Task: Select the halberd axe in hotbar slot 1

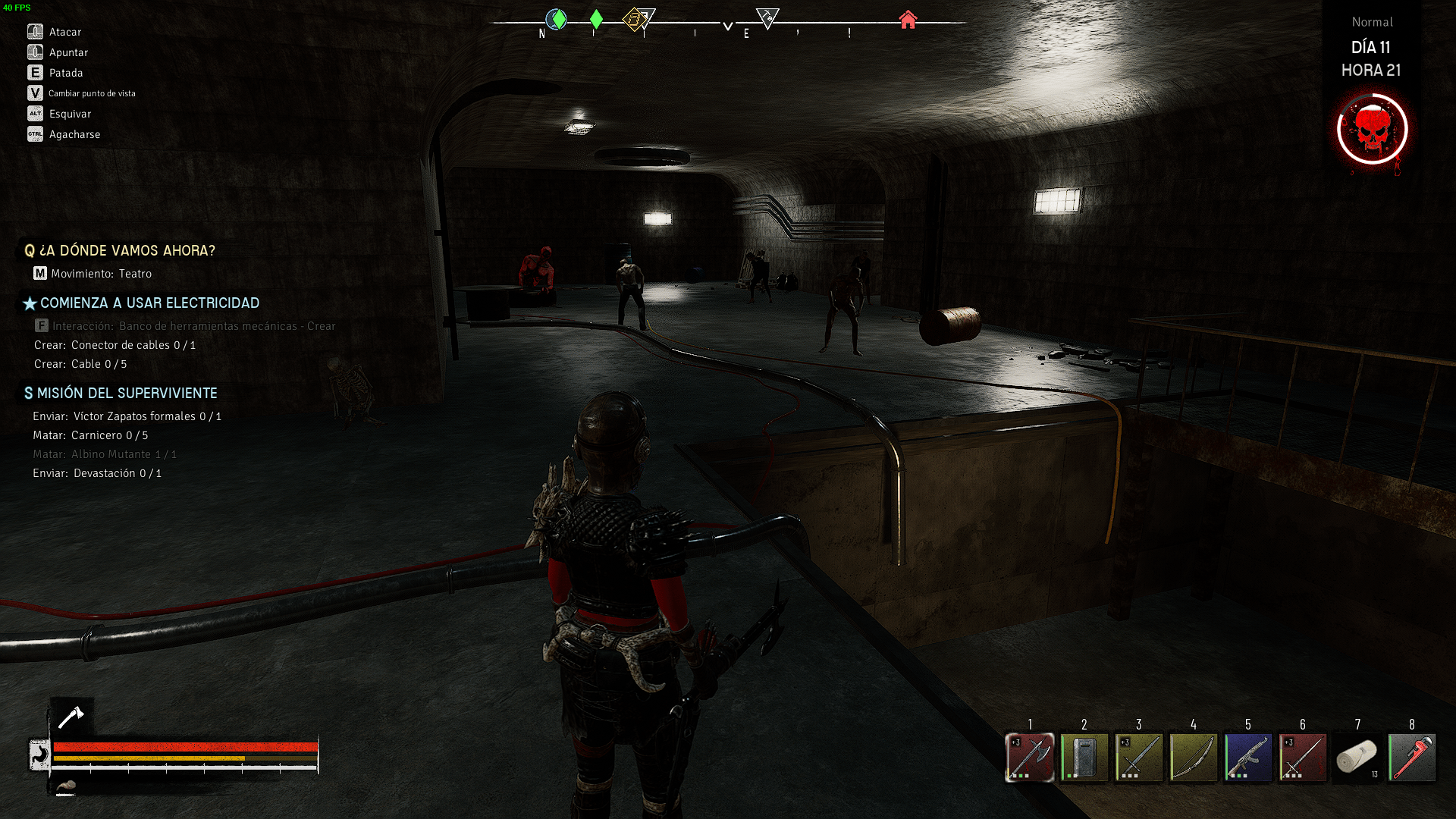Action: pyautogui.click(x=1030, y=757)
